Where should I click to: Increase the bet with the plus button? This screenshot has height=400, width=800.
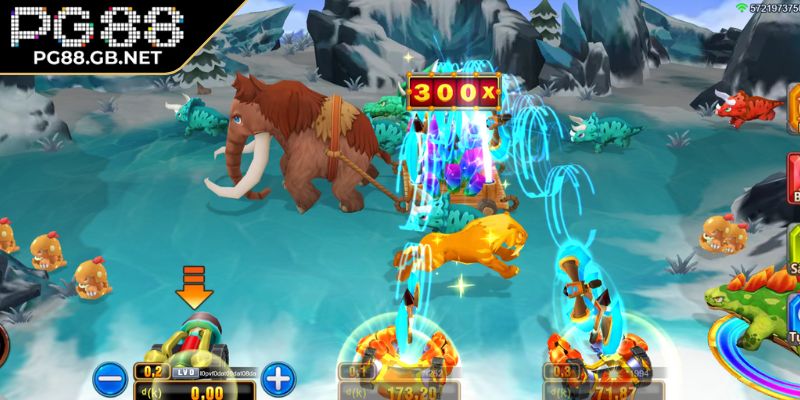click(x=279, y=379)
